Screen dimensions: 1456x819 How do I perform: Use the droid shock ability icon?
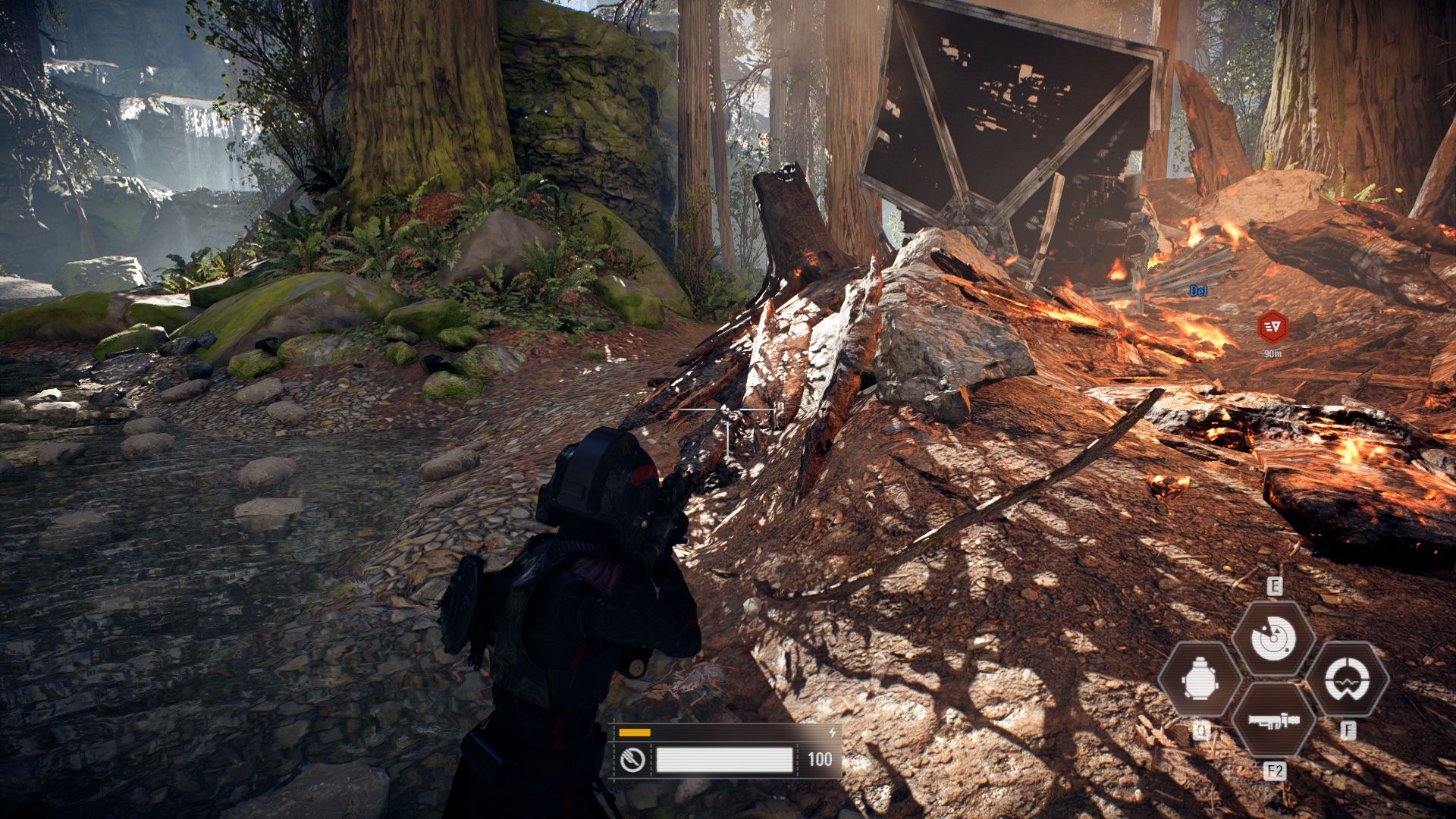pos(1348,679)
